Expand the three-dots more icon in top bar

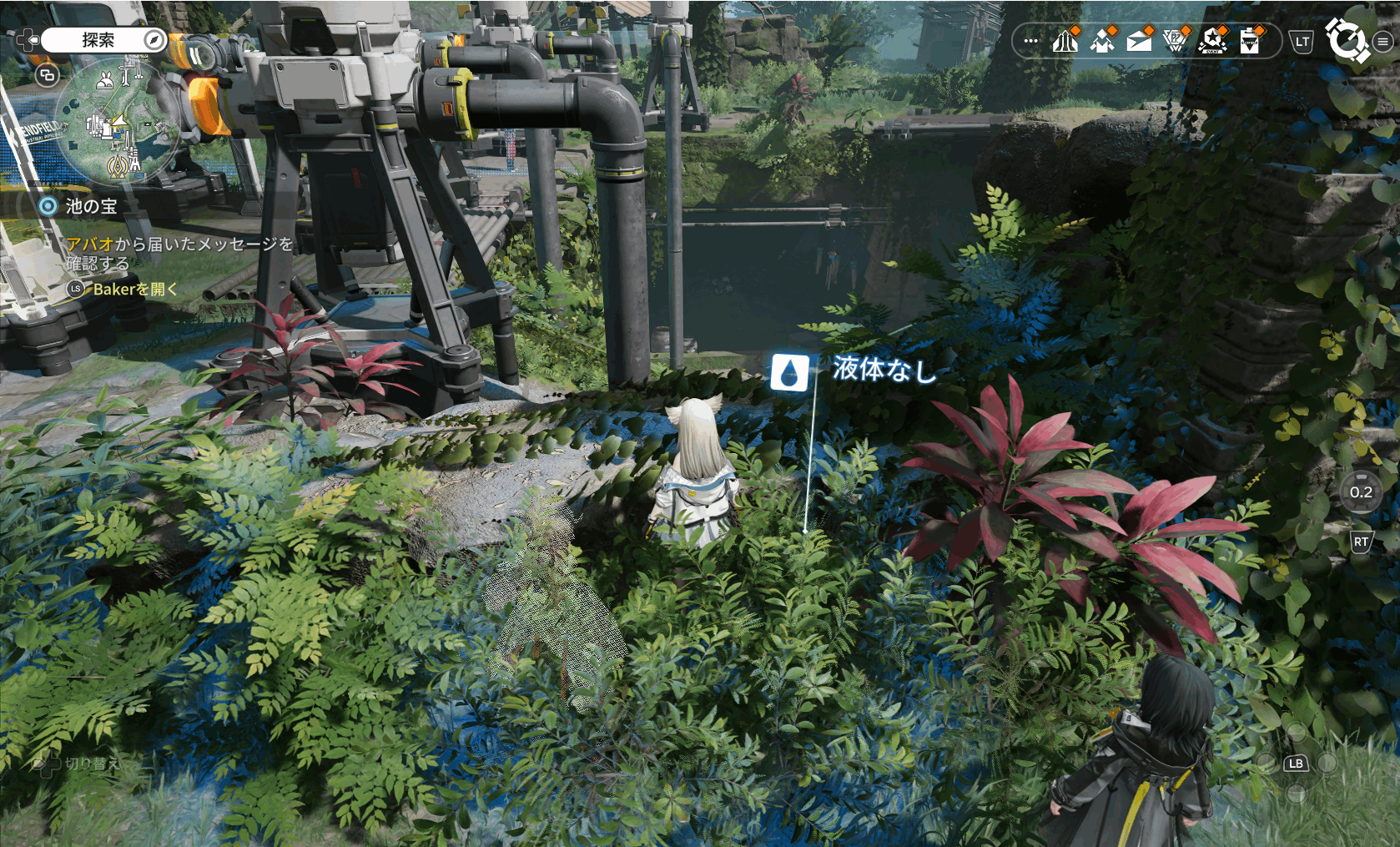(1031, 41)
